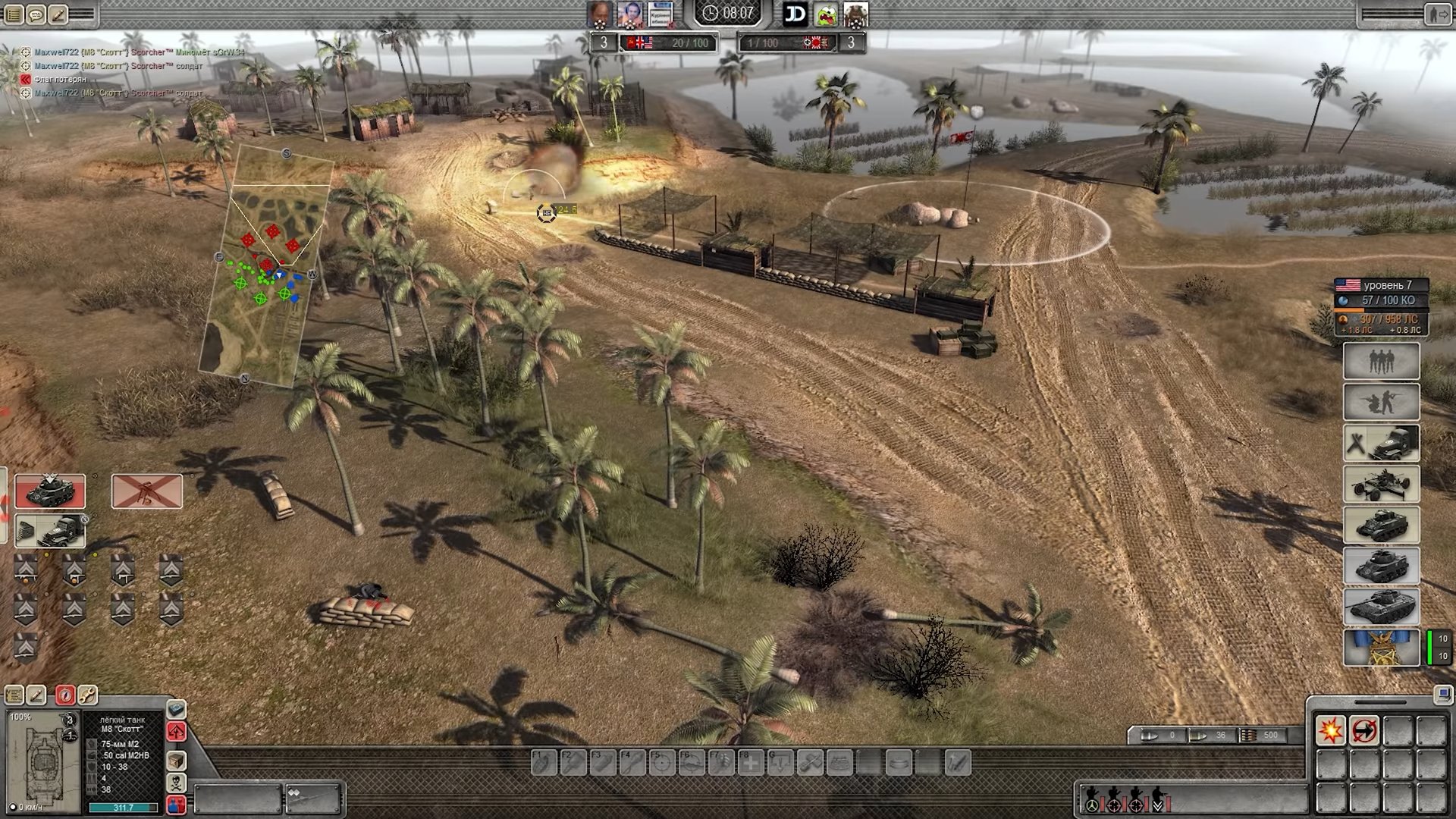Click the tactical minimap overlay
Image resolution: width=1456 pixels, height=819 pixels.
tap(265, 265)
